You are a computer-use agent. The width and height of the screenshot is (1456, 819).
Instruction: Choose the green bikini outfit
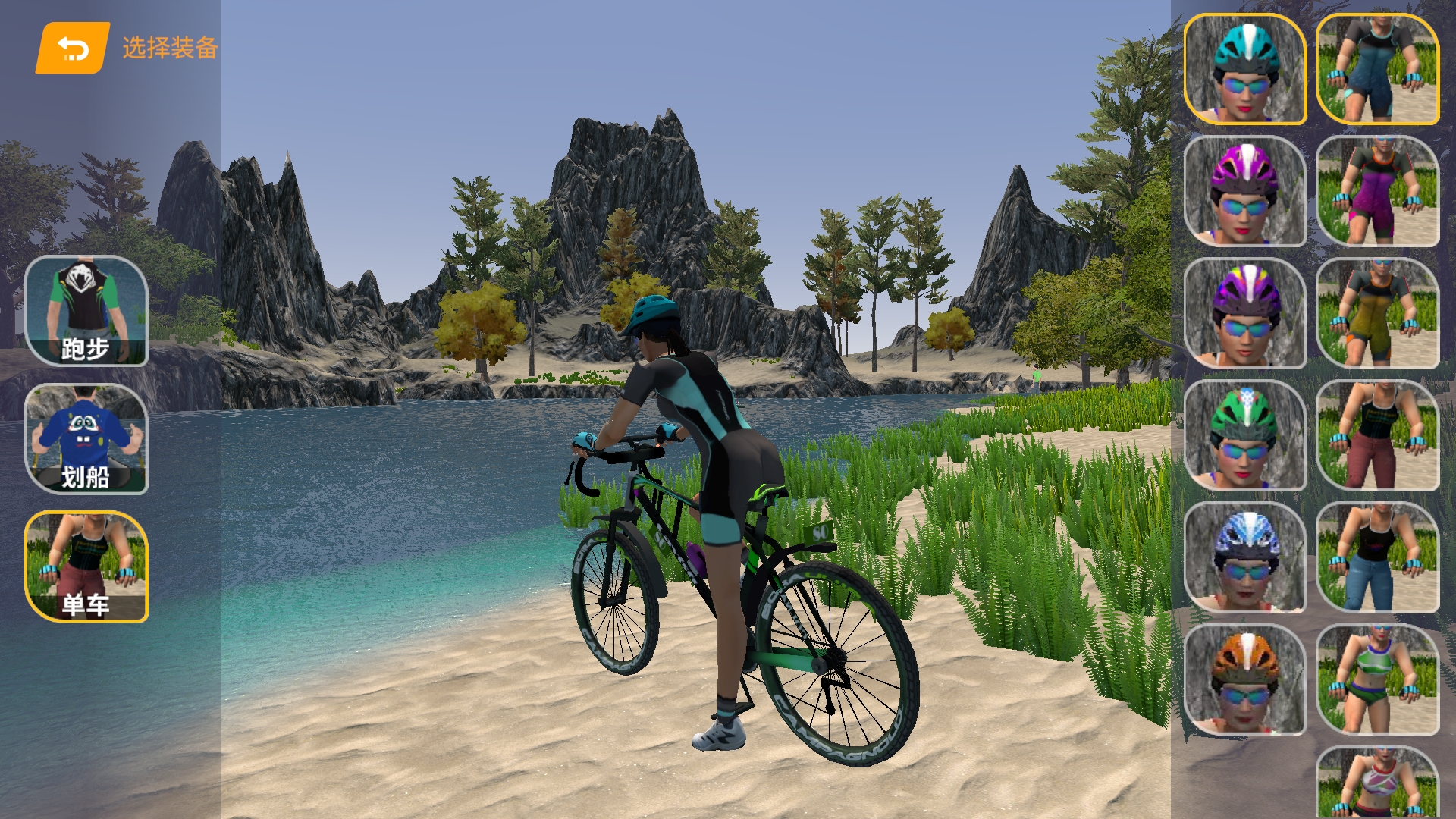click(1377, 679)
